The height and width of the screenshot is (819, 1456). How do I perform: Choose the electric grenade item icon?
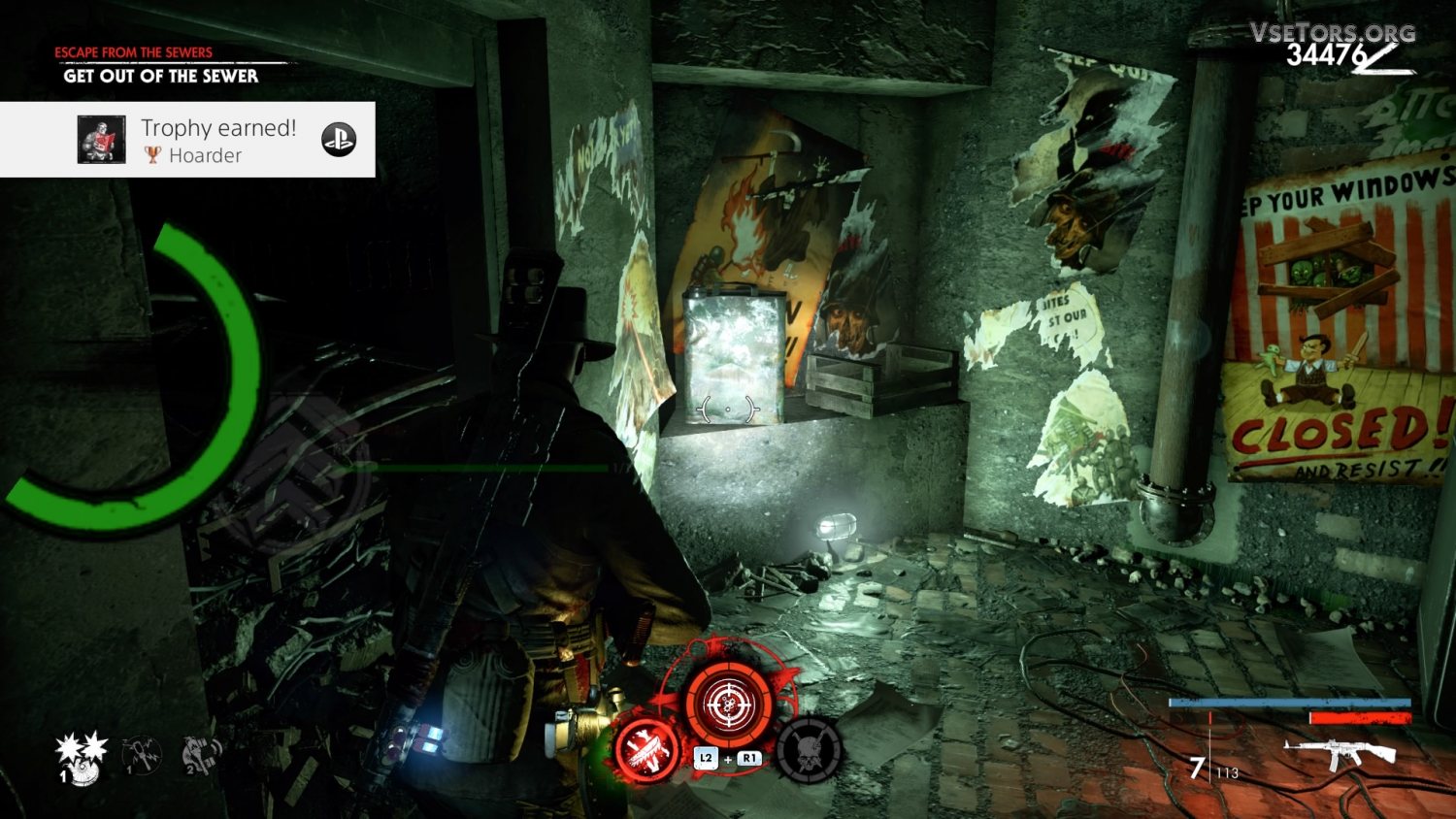141,754
